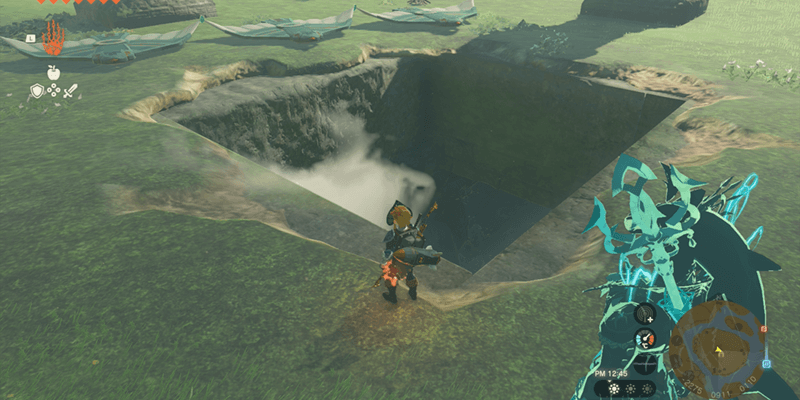
Task: Open the shield quick-select icon
Action: point(36,91)
